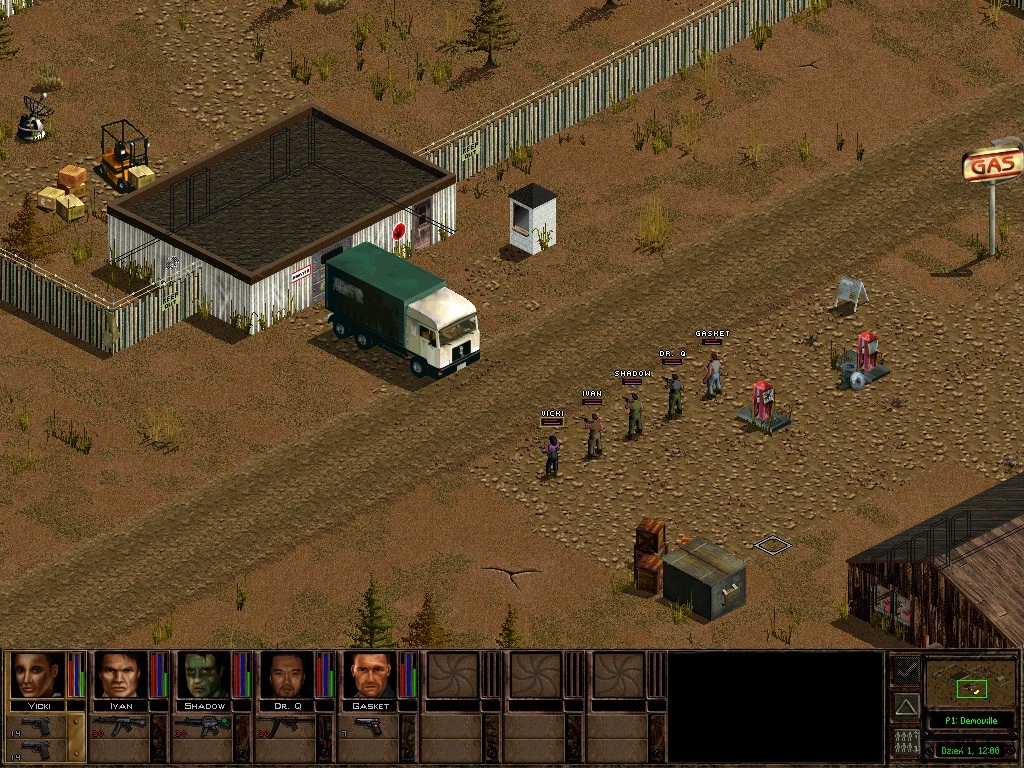Click Vicki's upper pistol slot
Image resolution: width=1024 pixels, height=768 pixels.
36,725
